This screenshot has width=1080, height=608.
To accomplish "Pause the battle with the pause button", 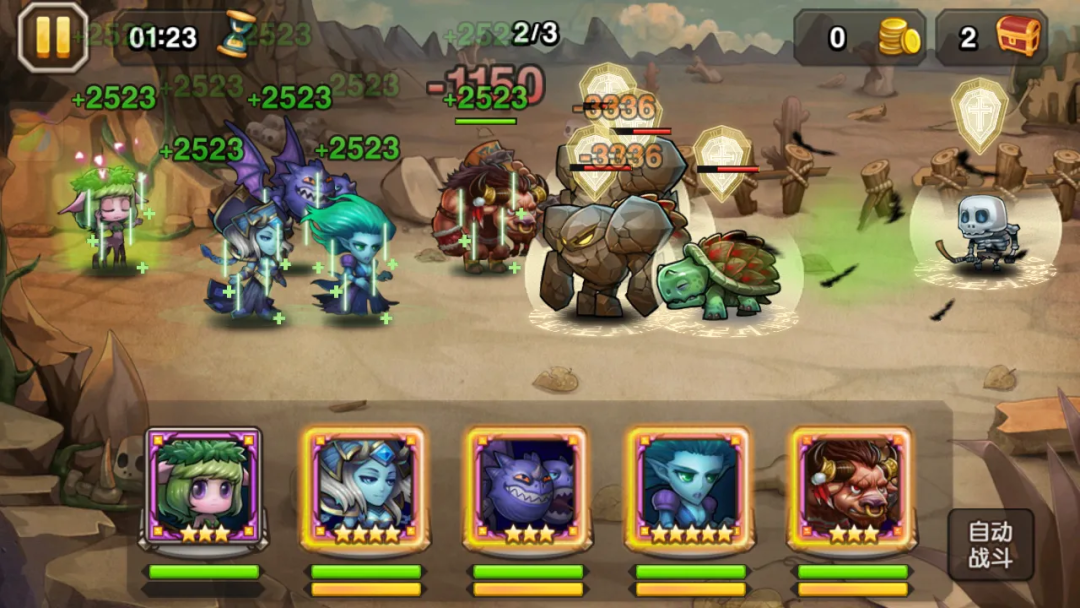I will point(53,37).
